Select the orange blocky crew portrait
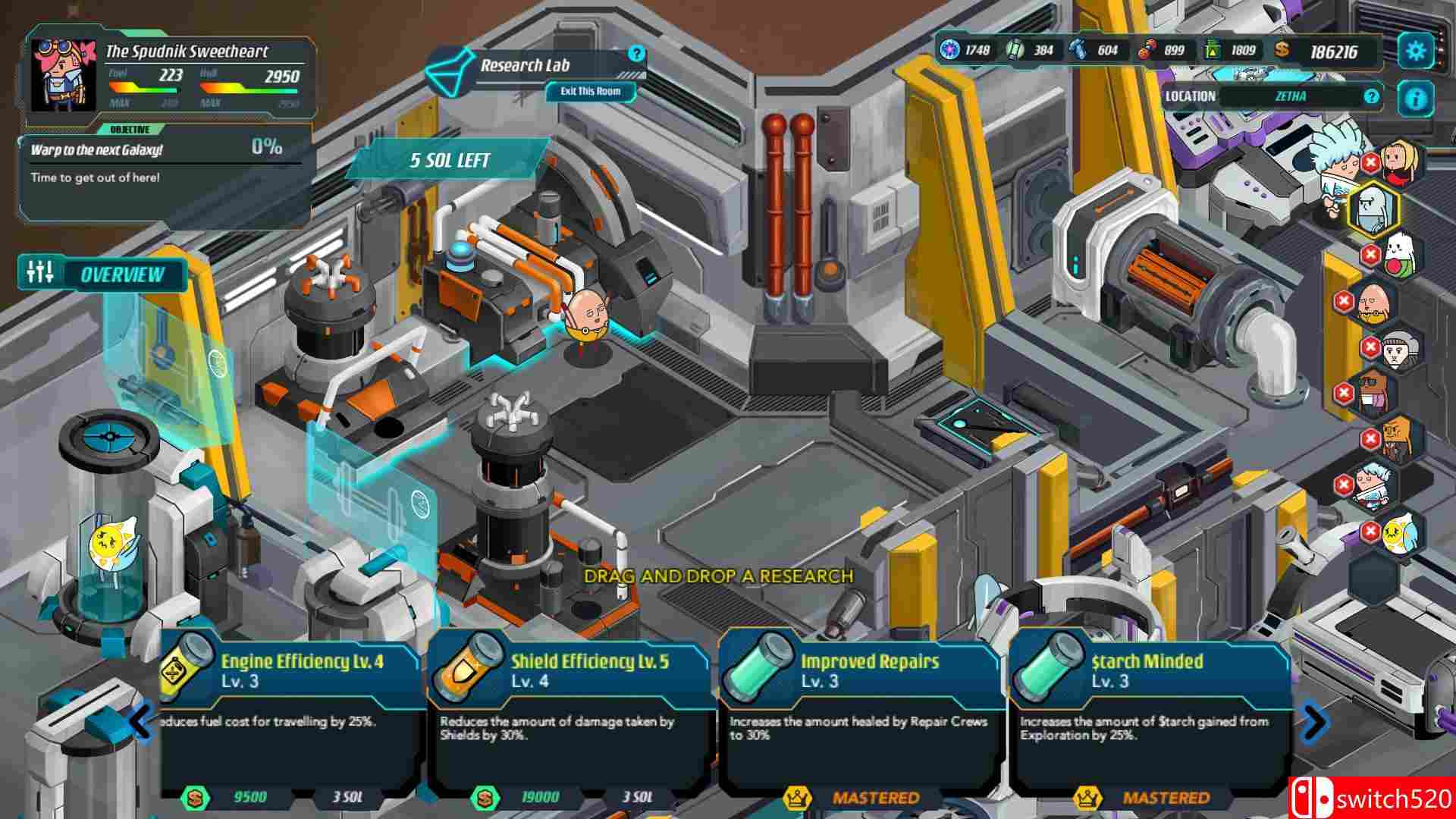The height and width of the screenshot is (819, 1456). click(1399, 440)
